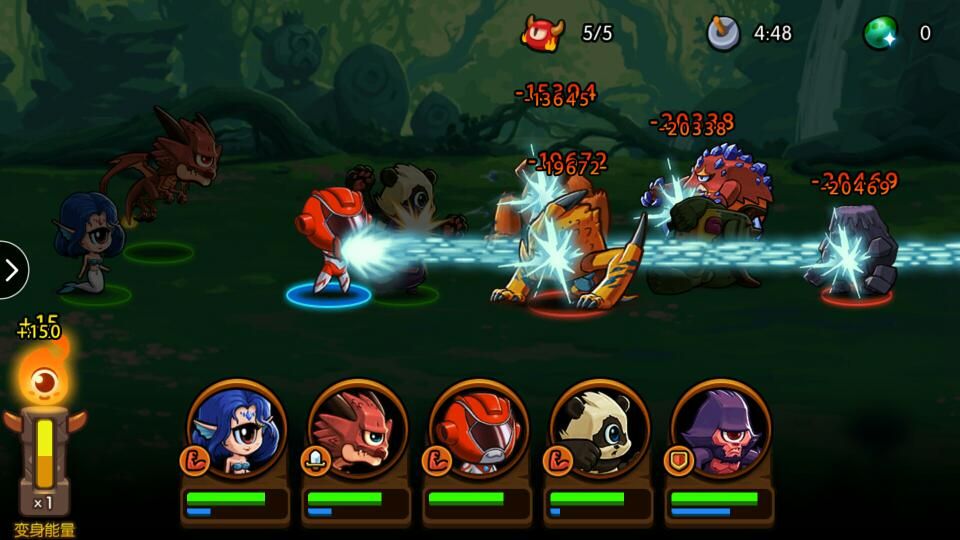Choose the red armored robot hero portrait
This screenshot has width=960, height=540.
click(478, 430)
